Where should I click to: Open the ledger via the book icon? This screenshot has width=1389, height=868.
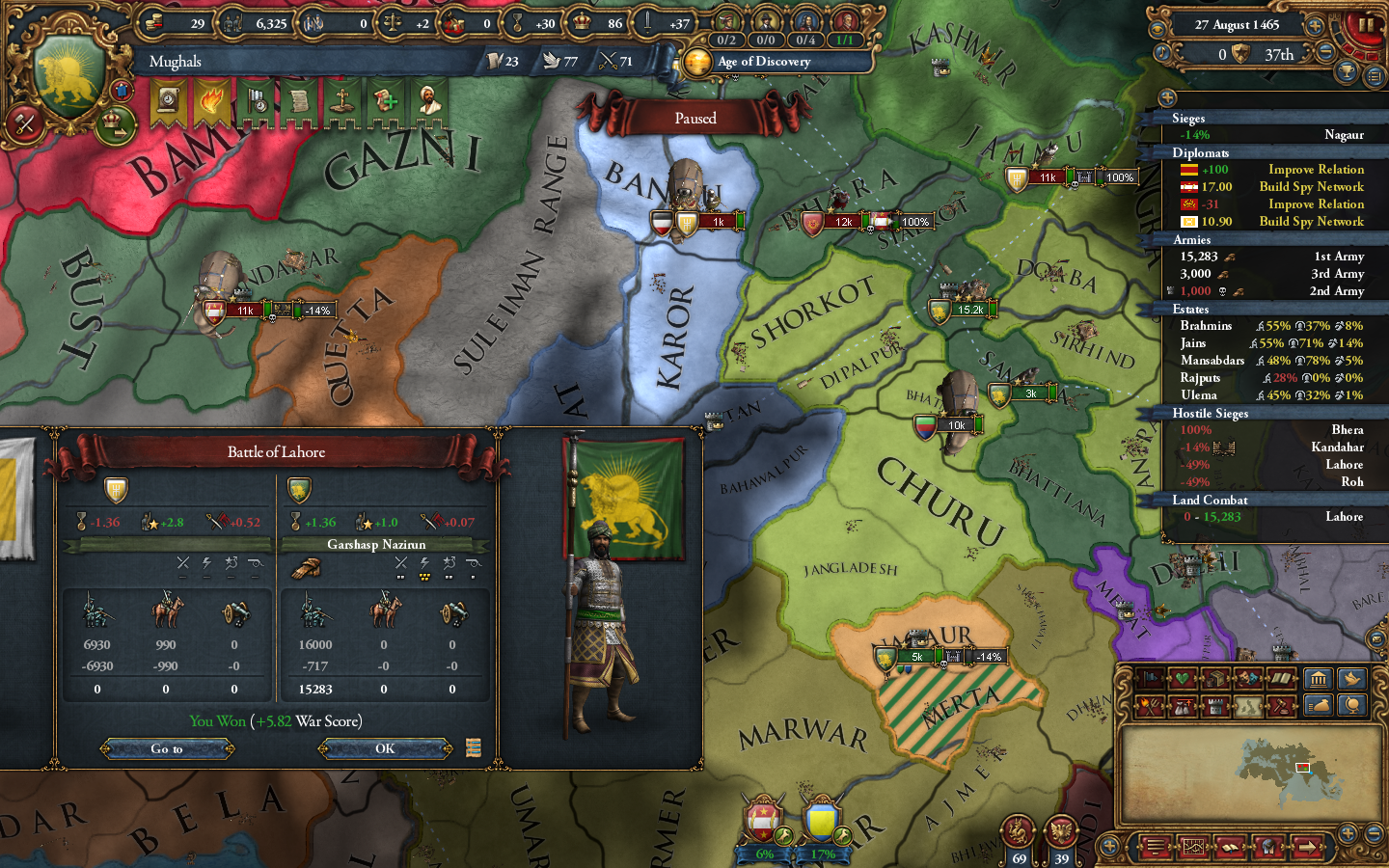coord(1229,849)
